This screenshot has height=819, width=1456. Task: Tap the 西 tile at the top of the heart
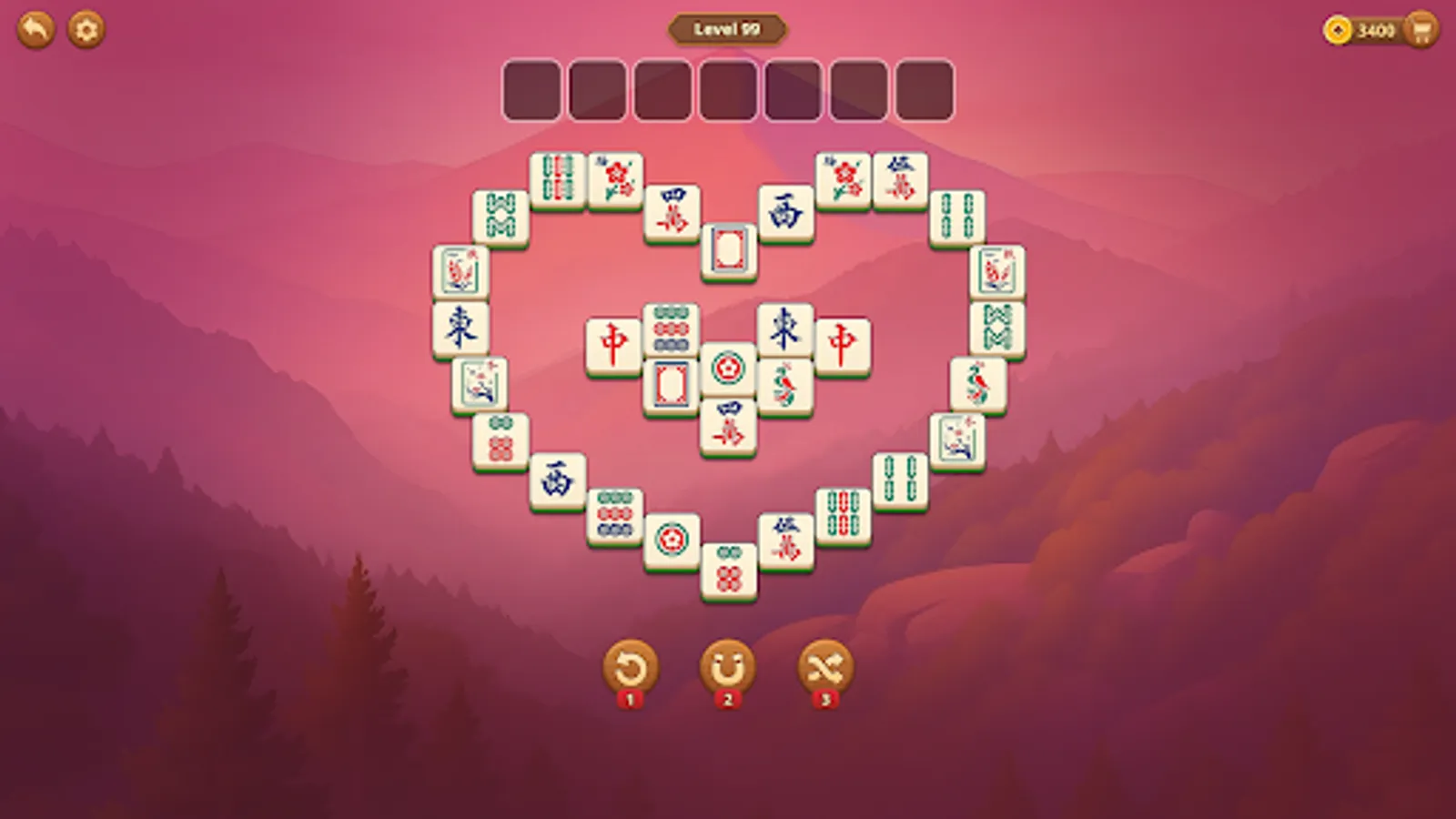click(788, 208)
